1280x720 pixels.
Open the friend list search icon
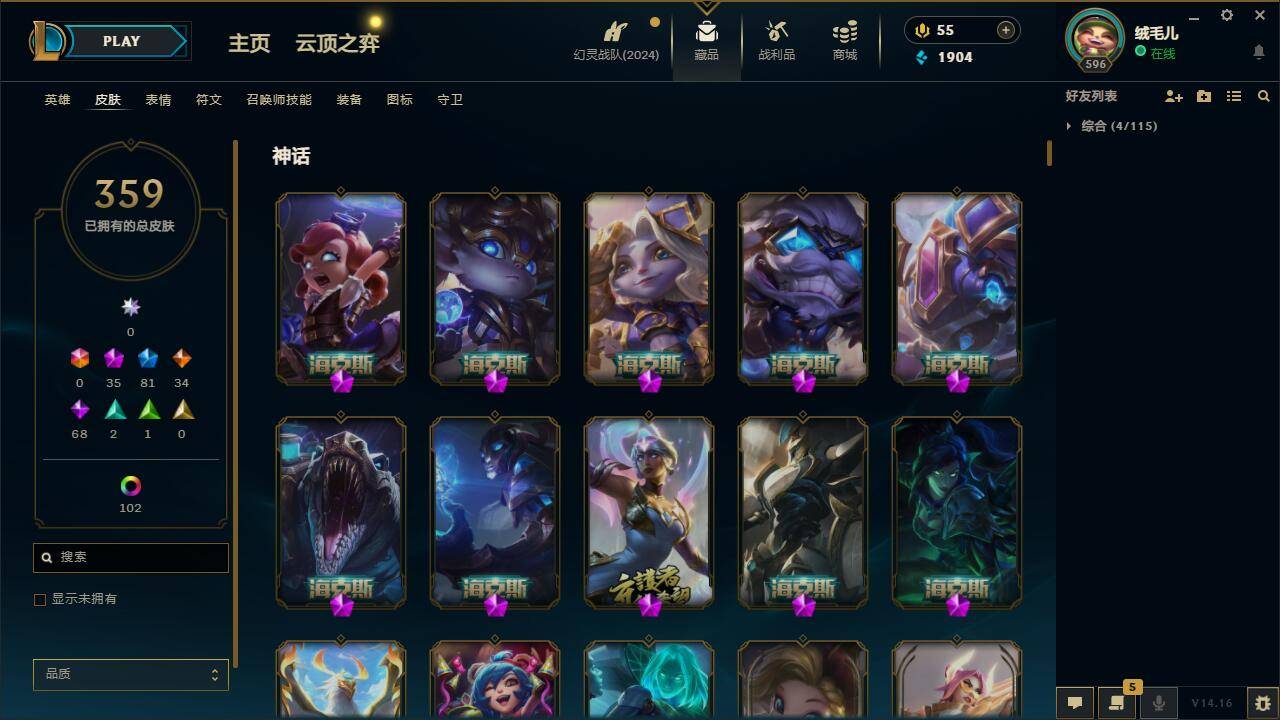1264,96
